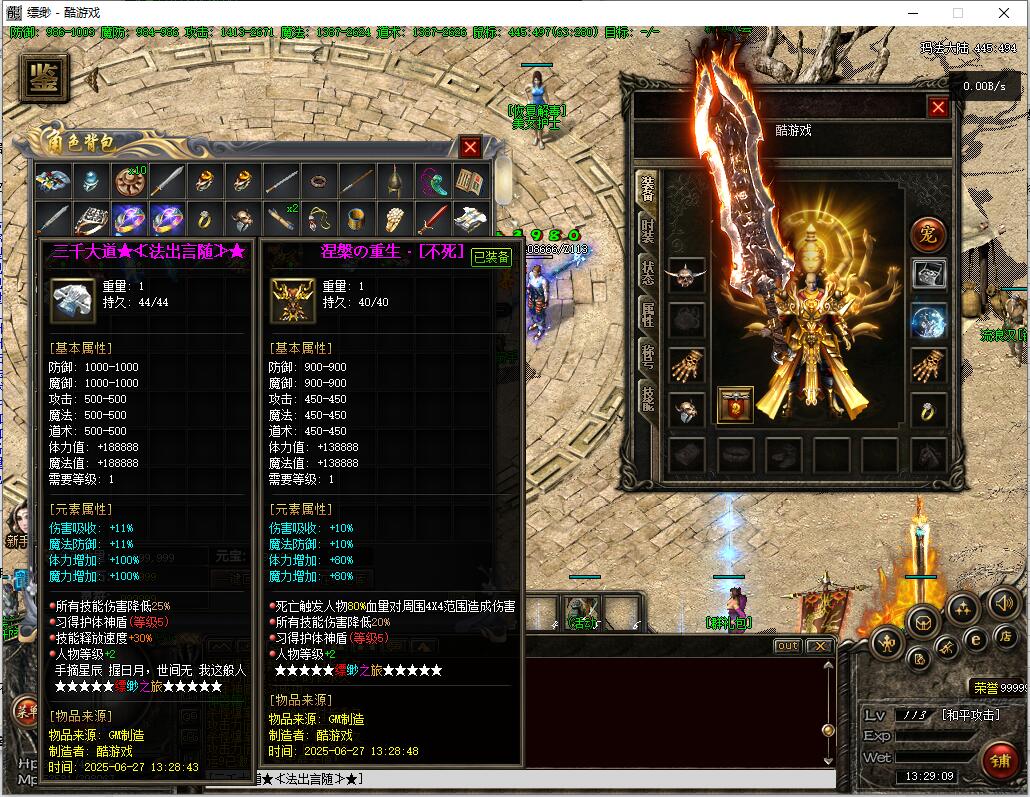Open the 状态 status tab

tap(648, 274)
